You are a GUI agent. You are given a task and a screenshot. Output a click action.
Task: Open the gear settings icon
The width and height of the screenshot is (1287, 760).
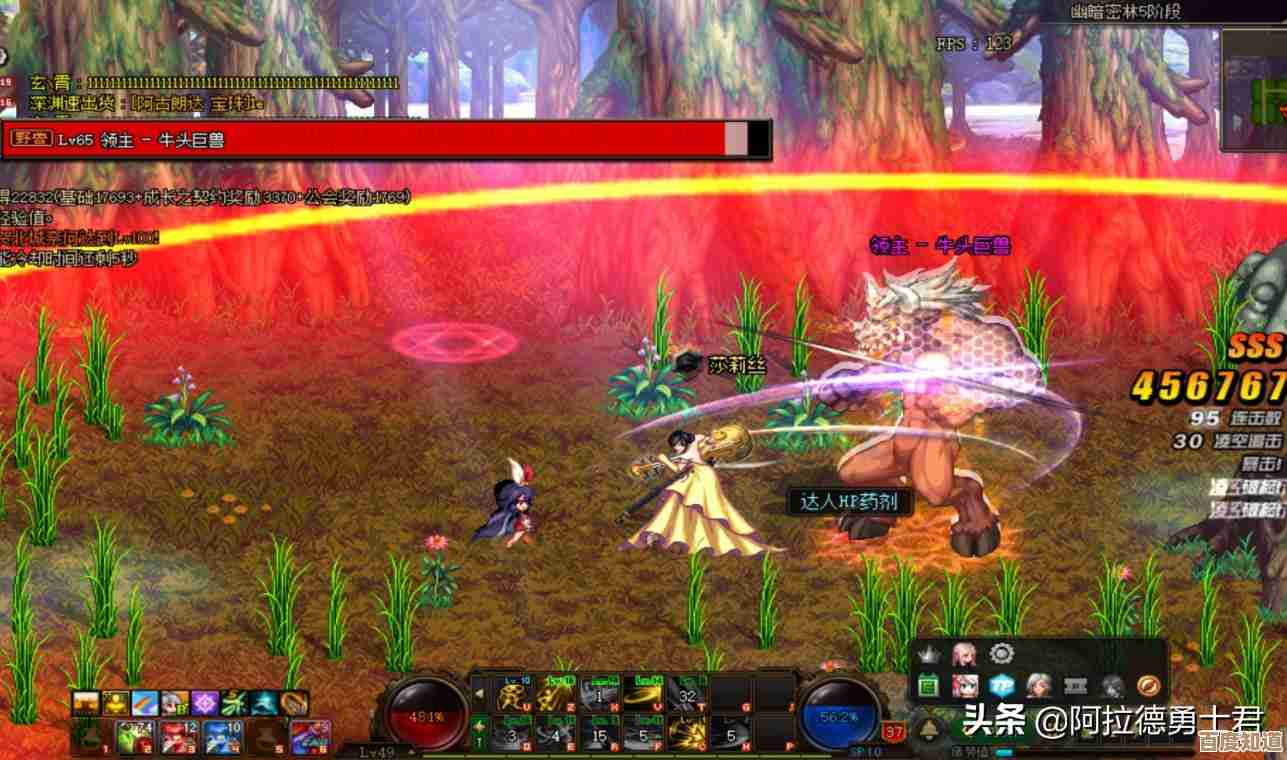pos(1001,654)
